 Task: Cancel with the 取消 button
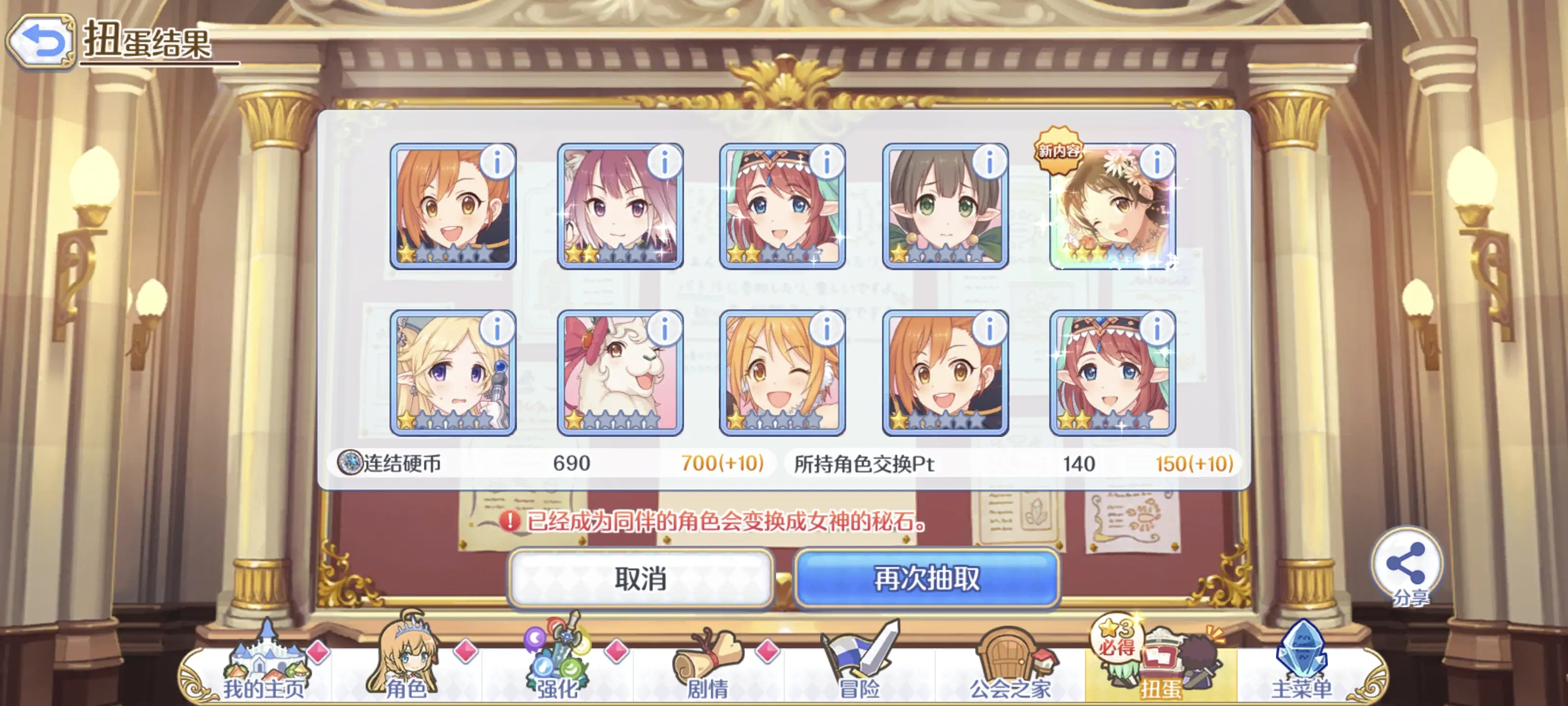tap(640, 578)
